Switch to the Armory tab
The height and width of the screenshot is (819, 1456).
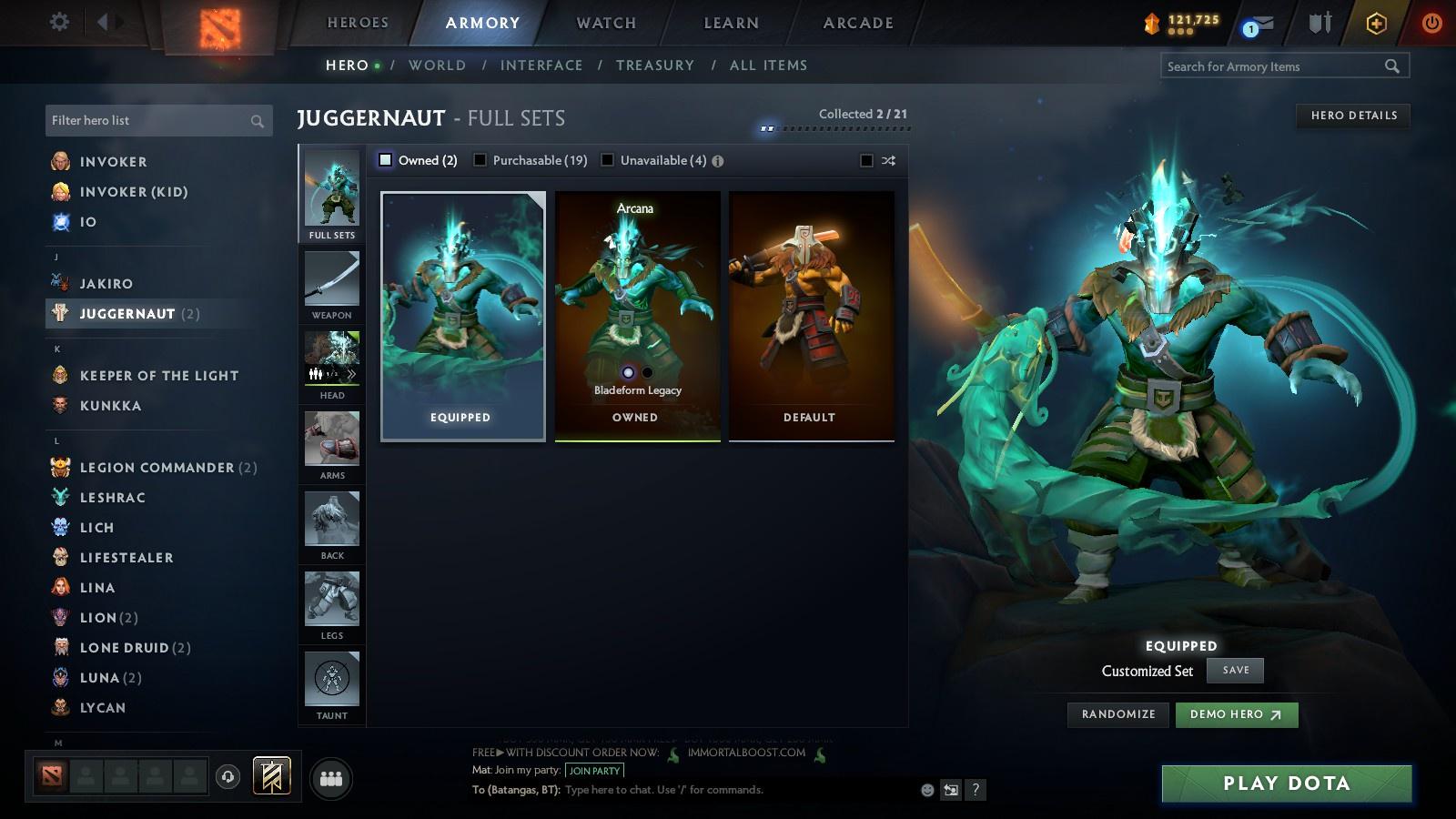480,22
